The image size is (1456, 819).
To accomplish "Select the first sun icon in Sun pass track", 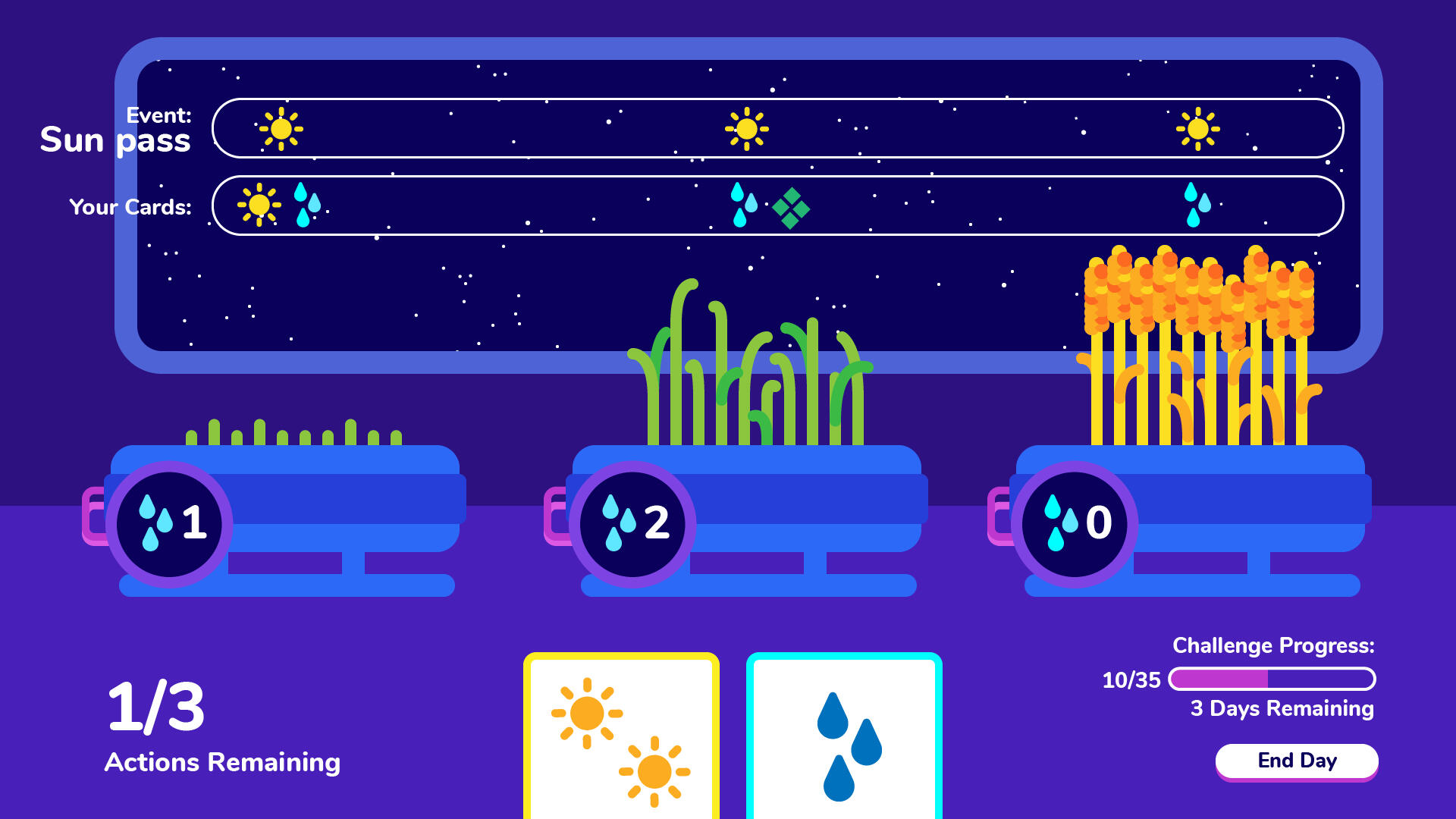I will tap(281, 129).
